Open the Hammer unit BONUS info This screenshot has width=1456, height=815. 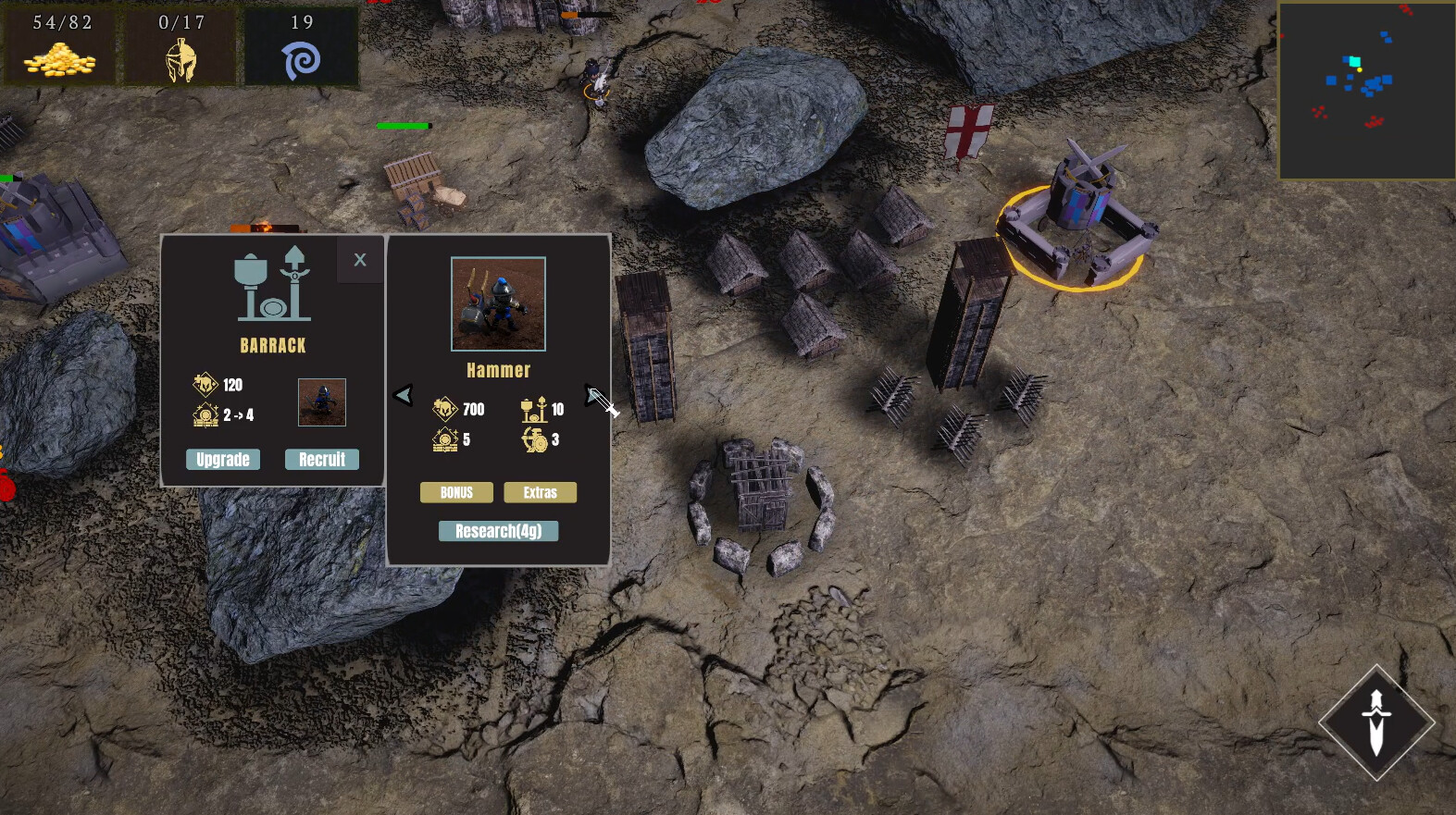click(456, 492)
